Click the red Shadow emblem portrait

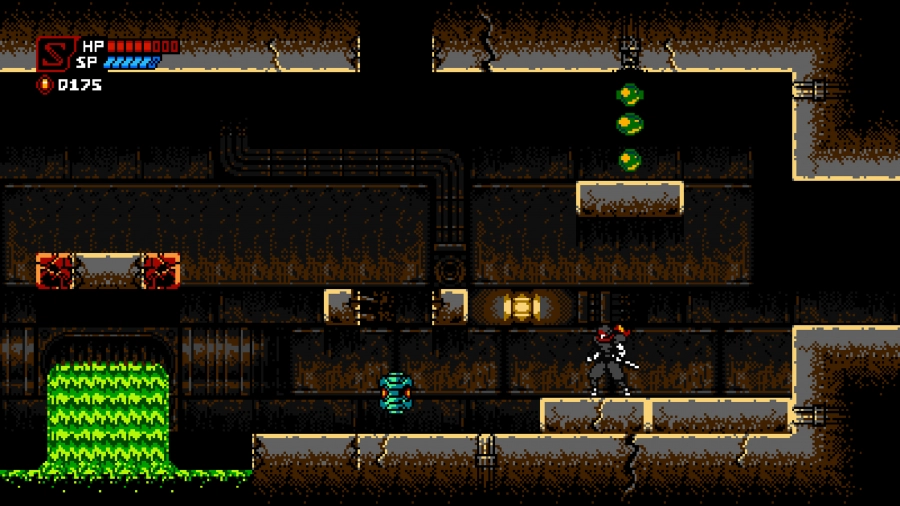55,55
